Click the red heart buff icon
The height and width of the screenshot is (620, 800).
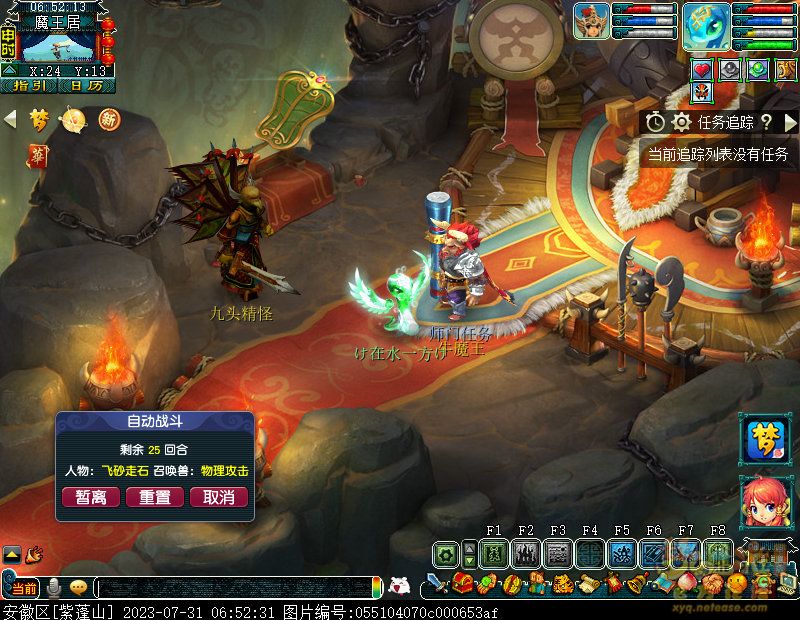point(702,70)
